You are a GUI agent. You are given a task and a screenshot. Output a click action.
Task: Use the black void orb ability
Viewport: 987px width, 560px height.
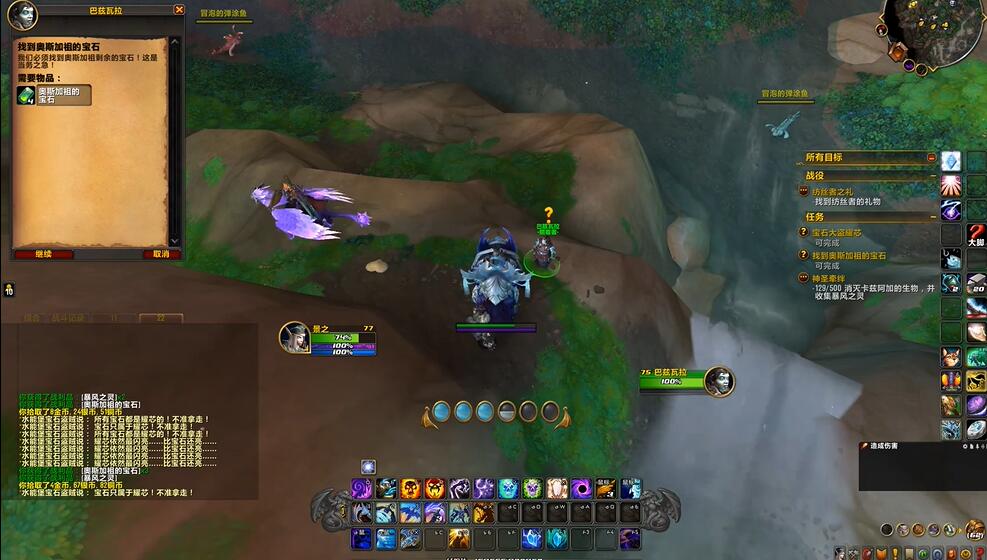(x=580, y=488)
